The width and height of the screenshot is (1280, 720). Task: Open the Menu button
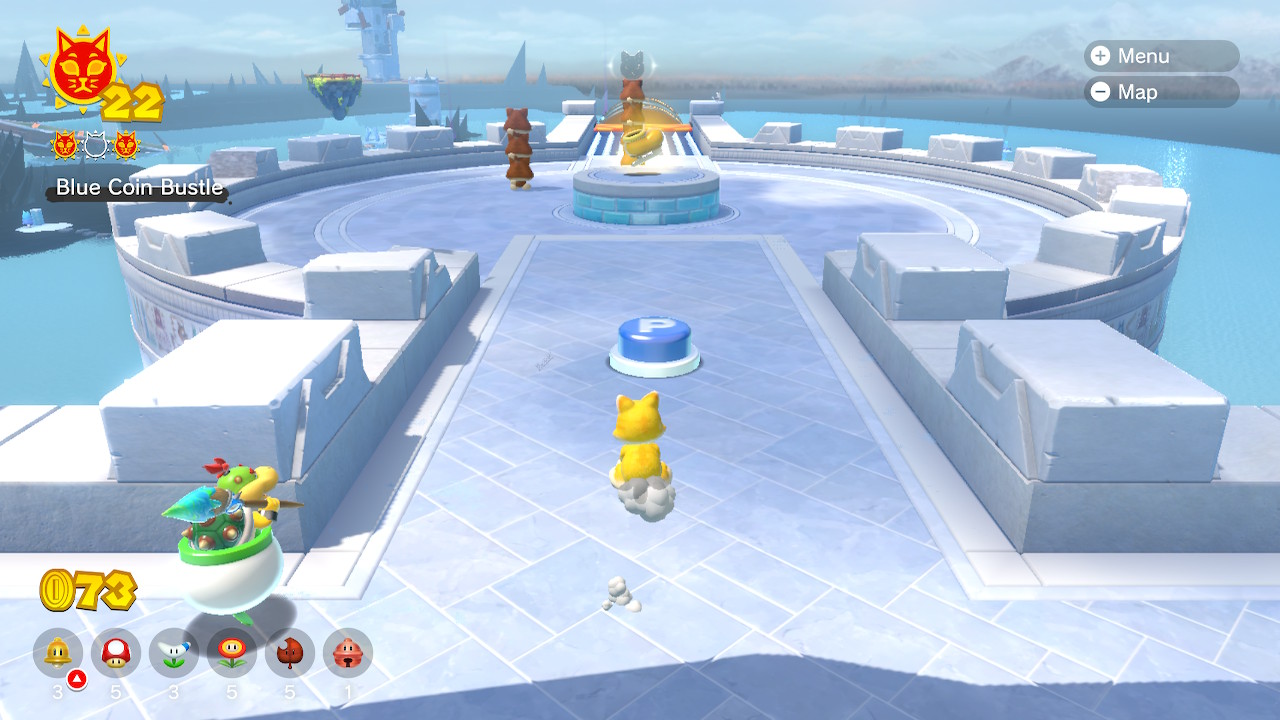click(1160, 56)
